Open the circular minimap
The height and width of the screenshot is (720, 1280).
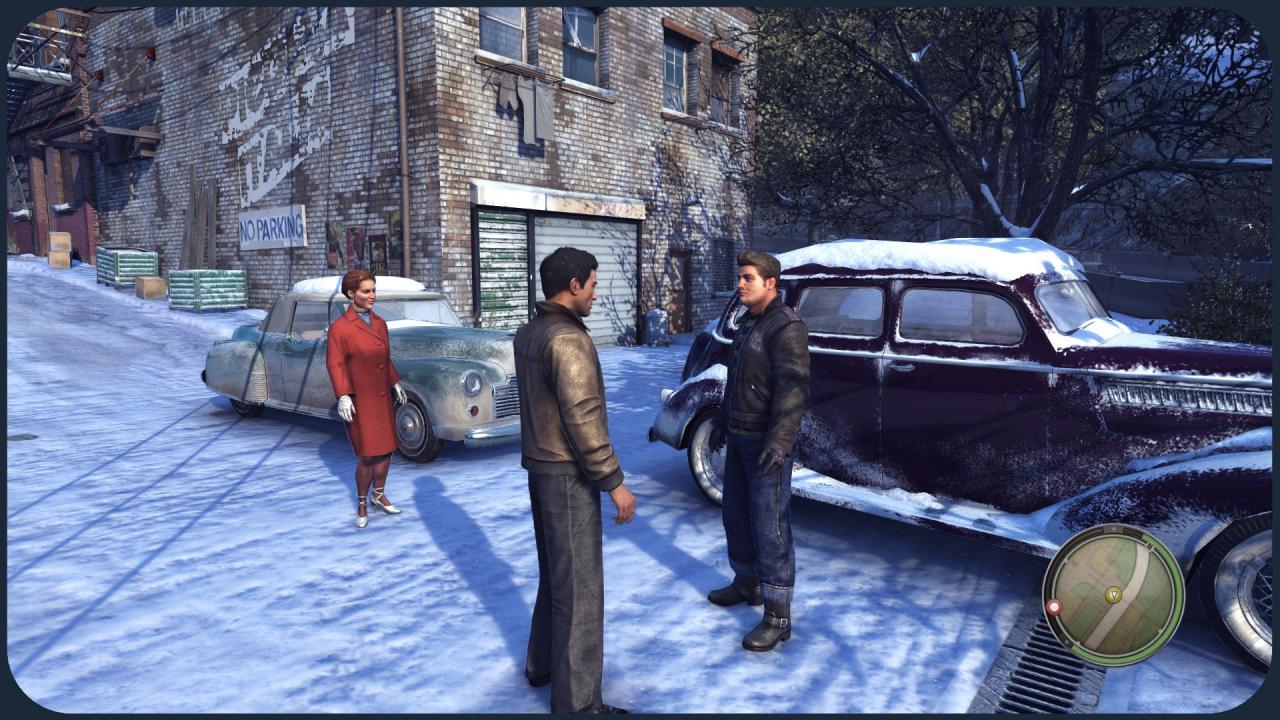coord(1113,595)
